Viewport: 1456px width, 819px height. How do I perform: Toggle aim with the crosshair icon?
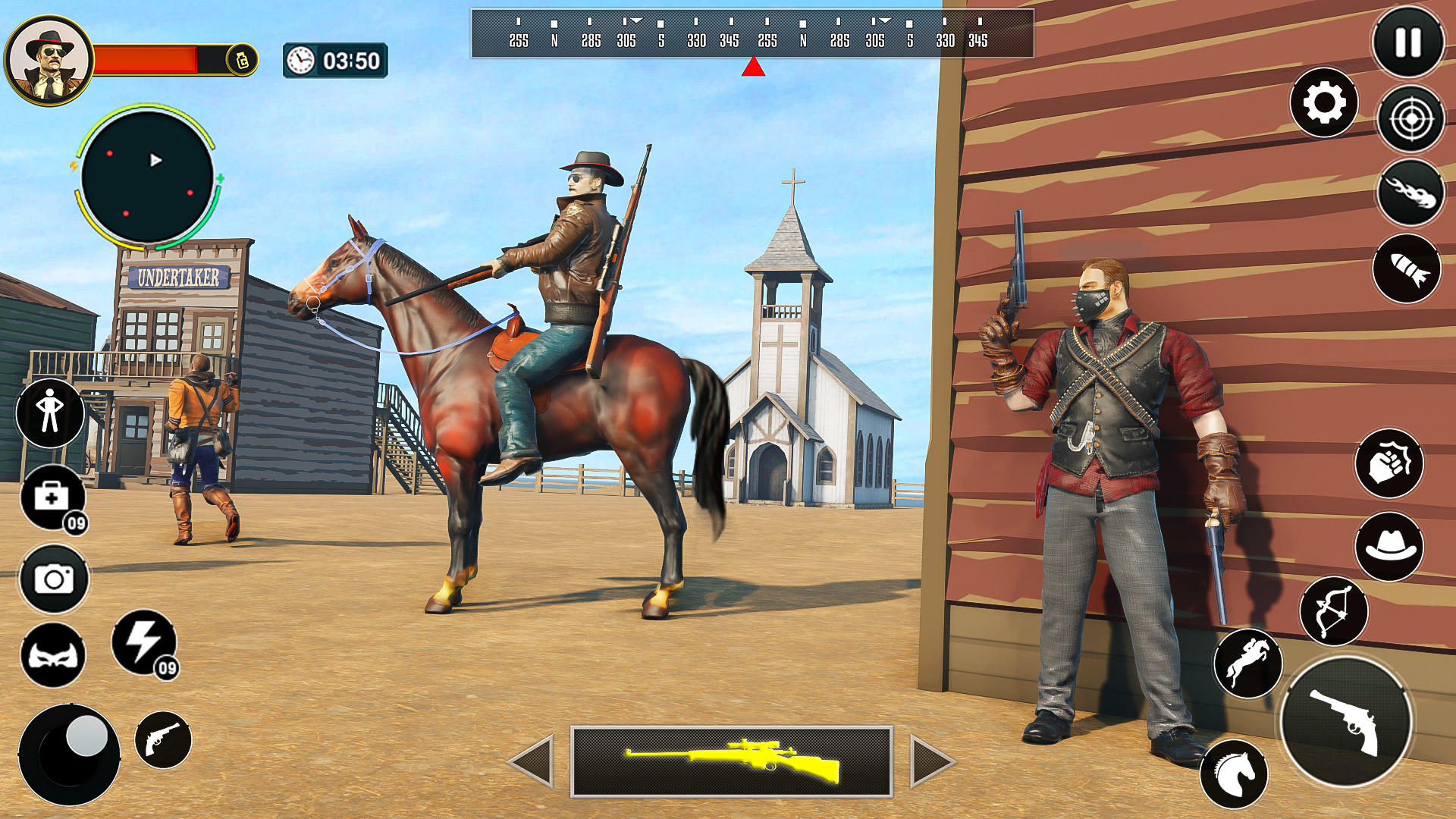click(x=1407, y=118)
